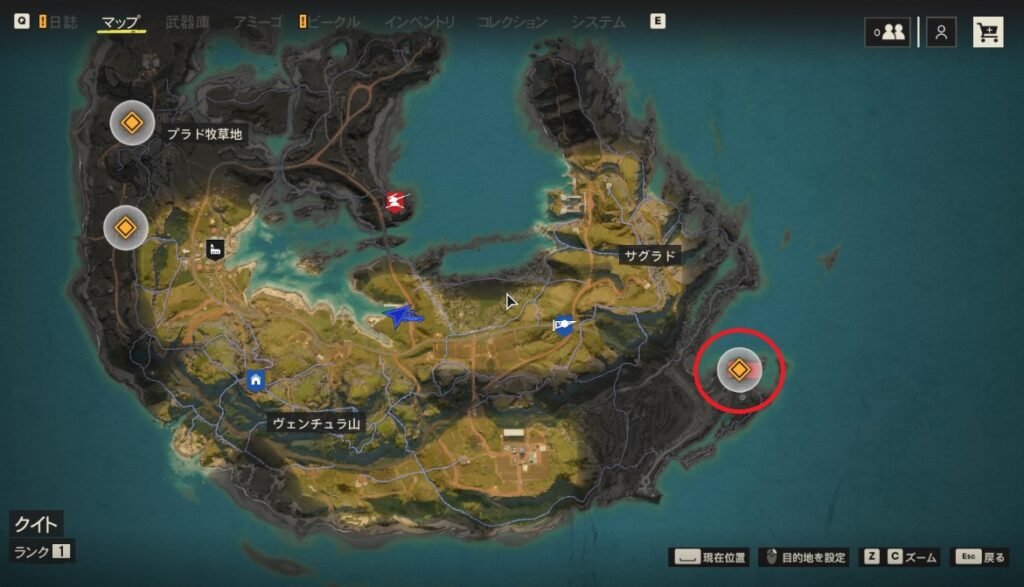Open the player profile icon
1024x587 pixels.
tap(941, 32)
